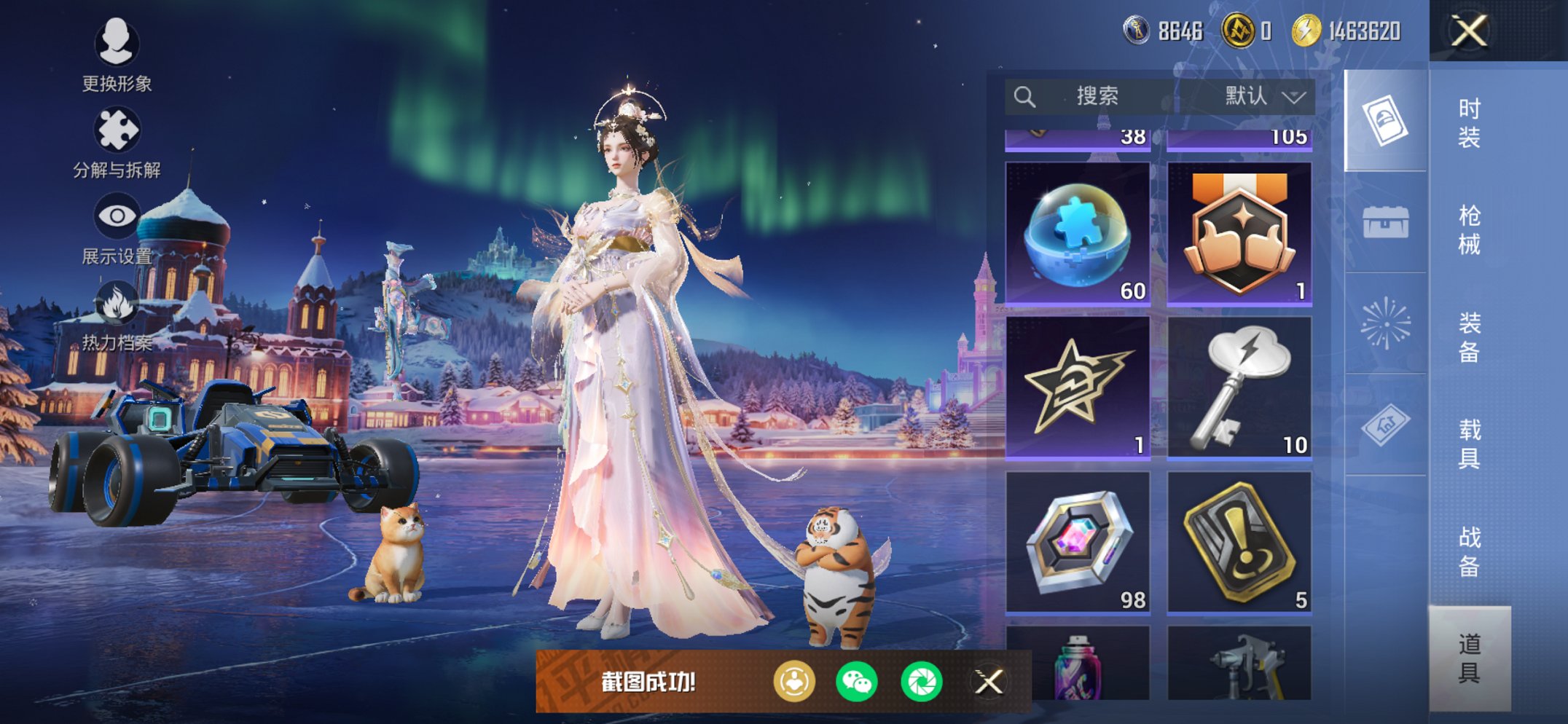Switch to the 战备 combat prep tab

click(x=1469, y=551)
